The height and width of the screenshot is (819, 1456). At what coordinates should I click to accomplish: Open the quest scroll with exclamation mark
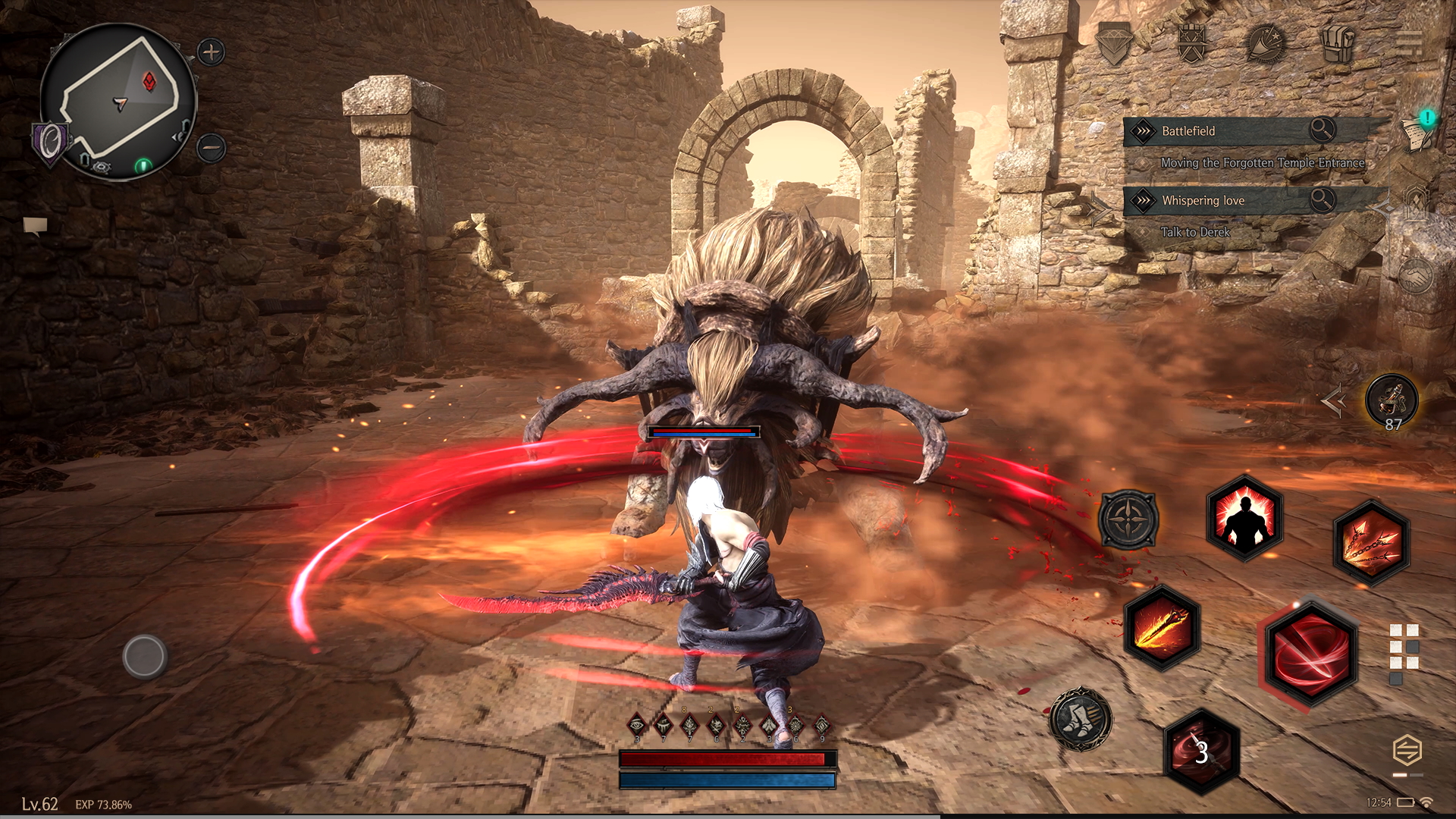point(1418,133)
